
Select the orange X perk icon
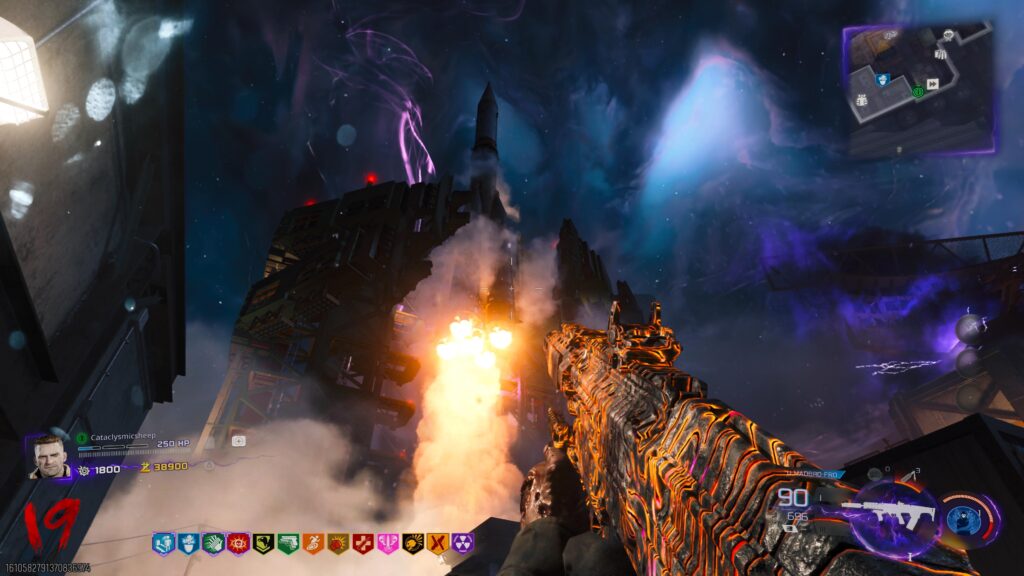(438, 543)
